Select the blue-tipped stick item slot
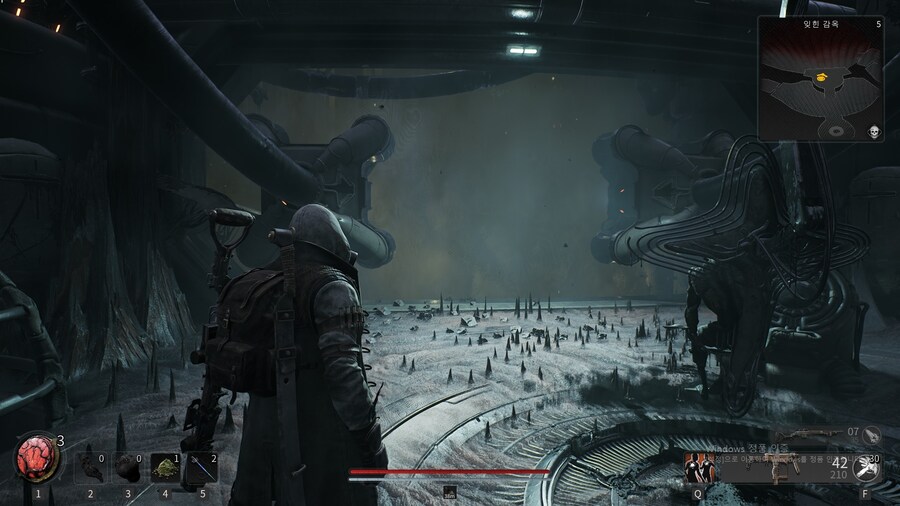The width and height of the screenshot is (900, 506). [x=202, y=467]
